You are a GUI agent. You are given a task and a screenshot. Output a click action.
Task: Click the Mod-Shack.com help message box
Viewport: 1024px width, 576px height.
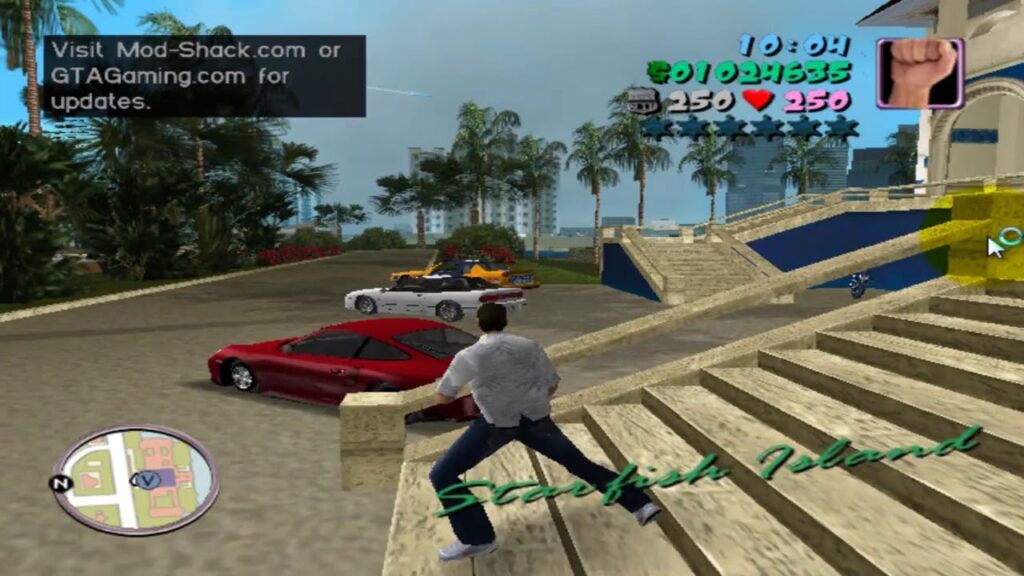203,76
